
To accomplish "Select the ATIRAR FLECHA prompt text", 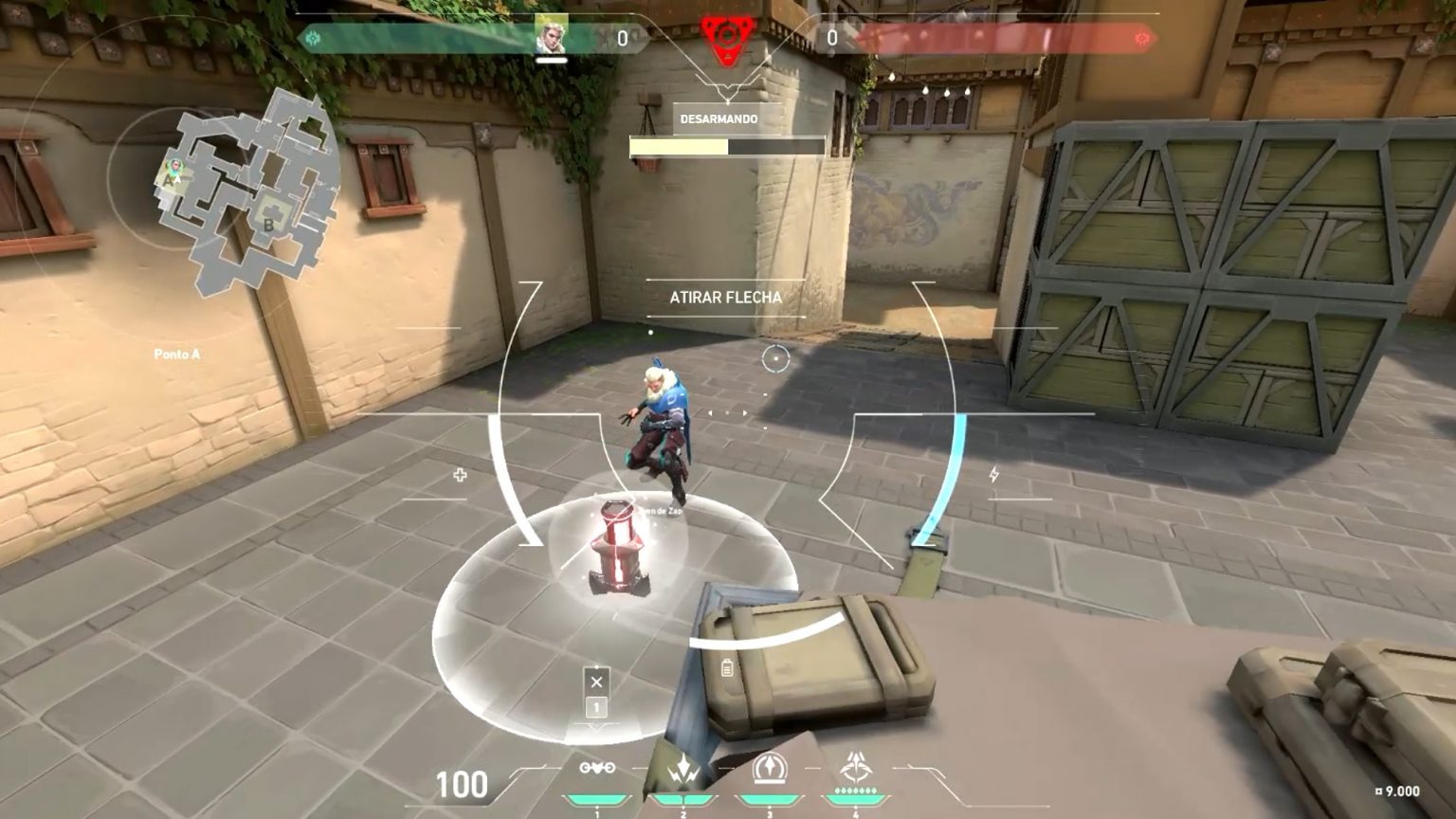I will tap(725, 297).
